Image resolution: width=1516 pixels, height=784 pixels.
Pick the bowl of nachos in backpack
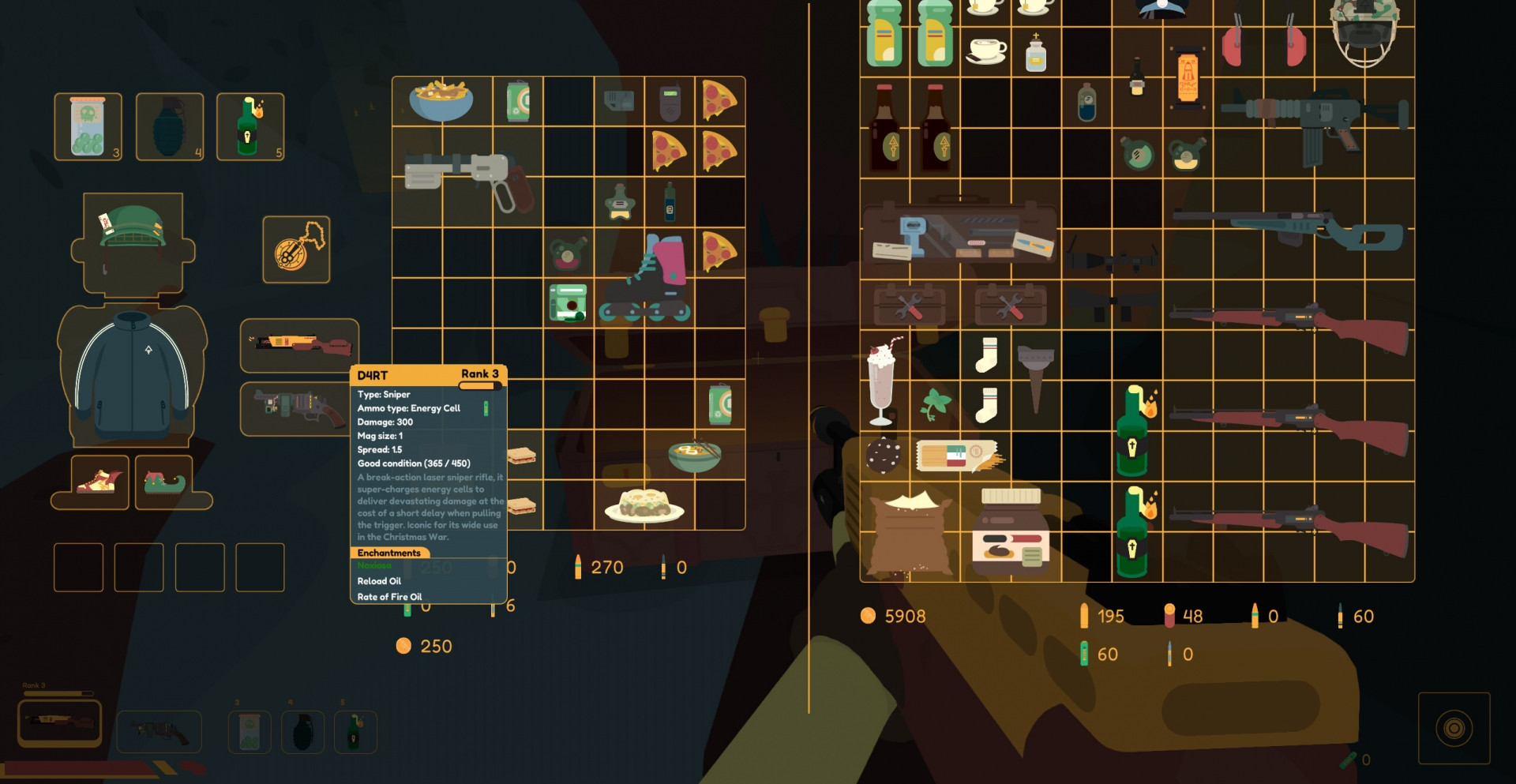(x=441, y=100)
